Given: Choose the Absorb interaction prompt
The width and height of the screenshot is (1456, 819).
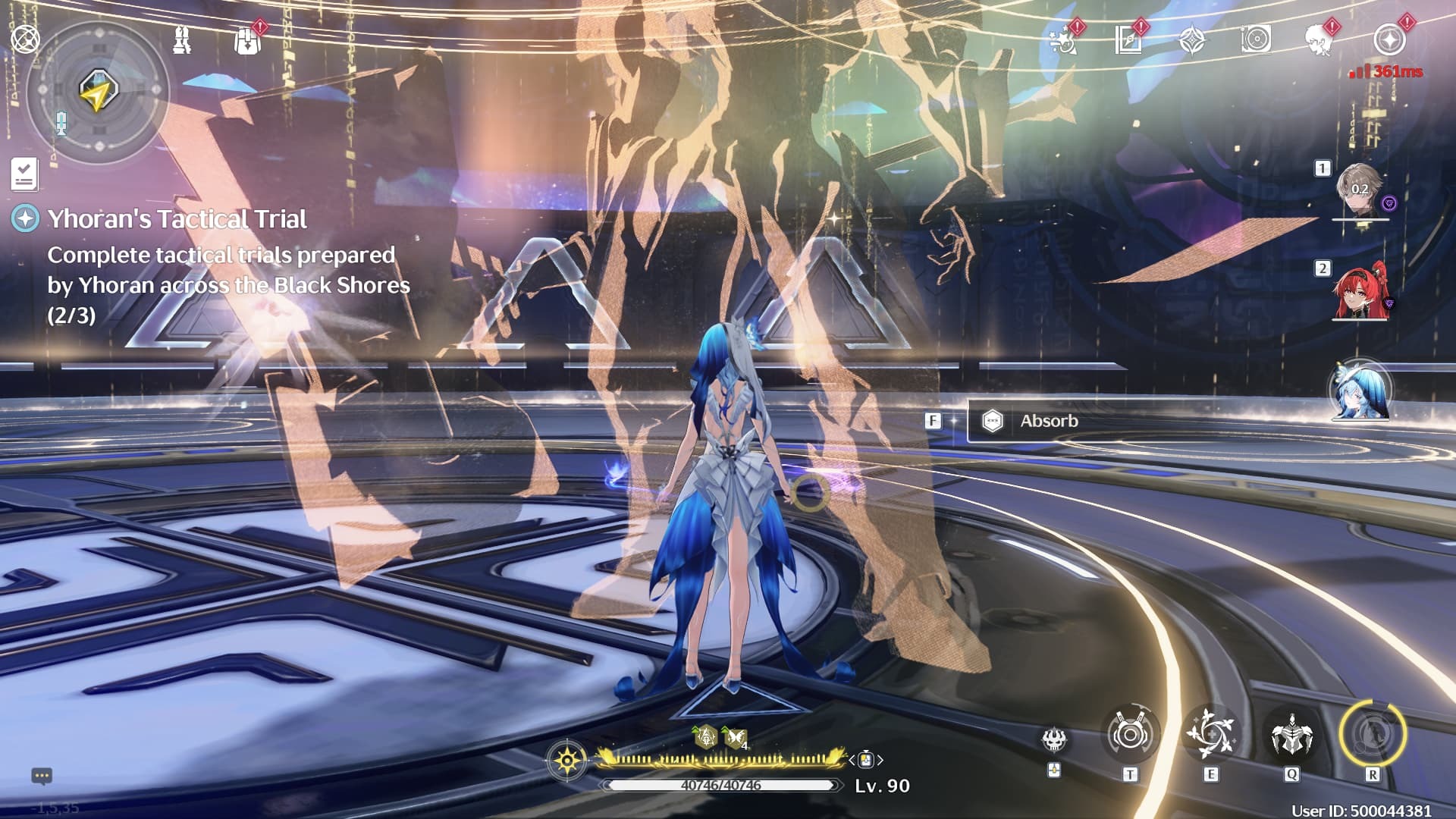Looking at the screenshot, I should (x=1048, y=421).
